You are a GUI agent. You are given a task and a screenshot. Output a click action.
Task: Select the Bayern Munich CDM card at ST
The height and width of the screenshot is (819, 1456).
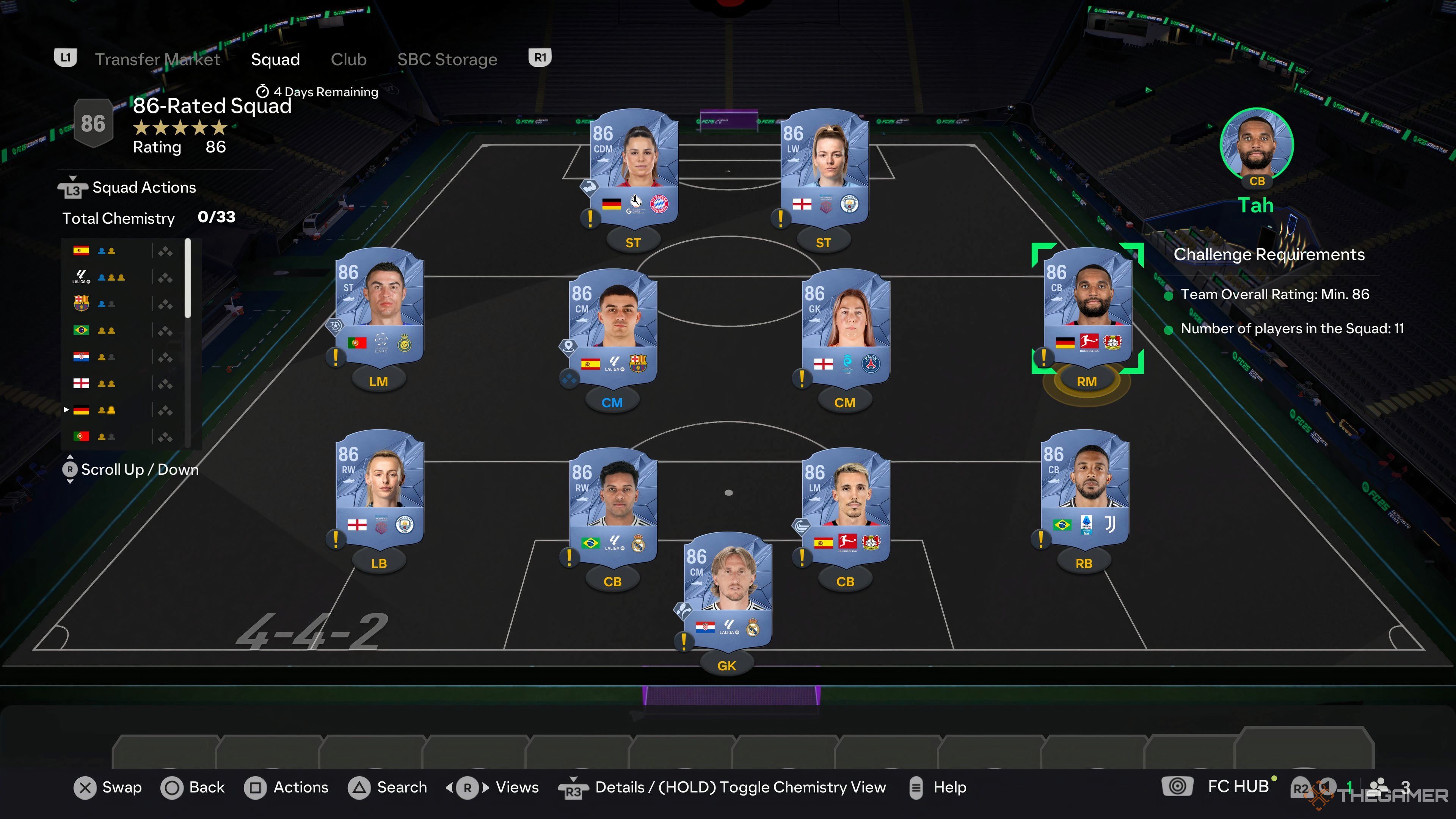[x=634, y=169]
